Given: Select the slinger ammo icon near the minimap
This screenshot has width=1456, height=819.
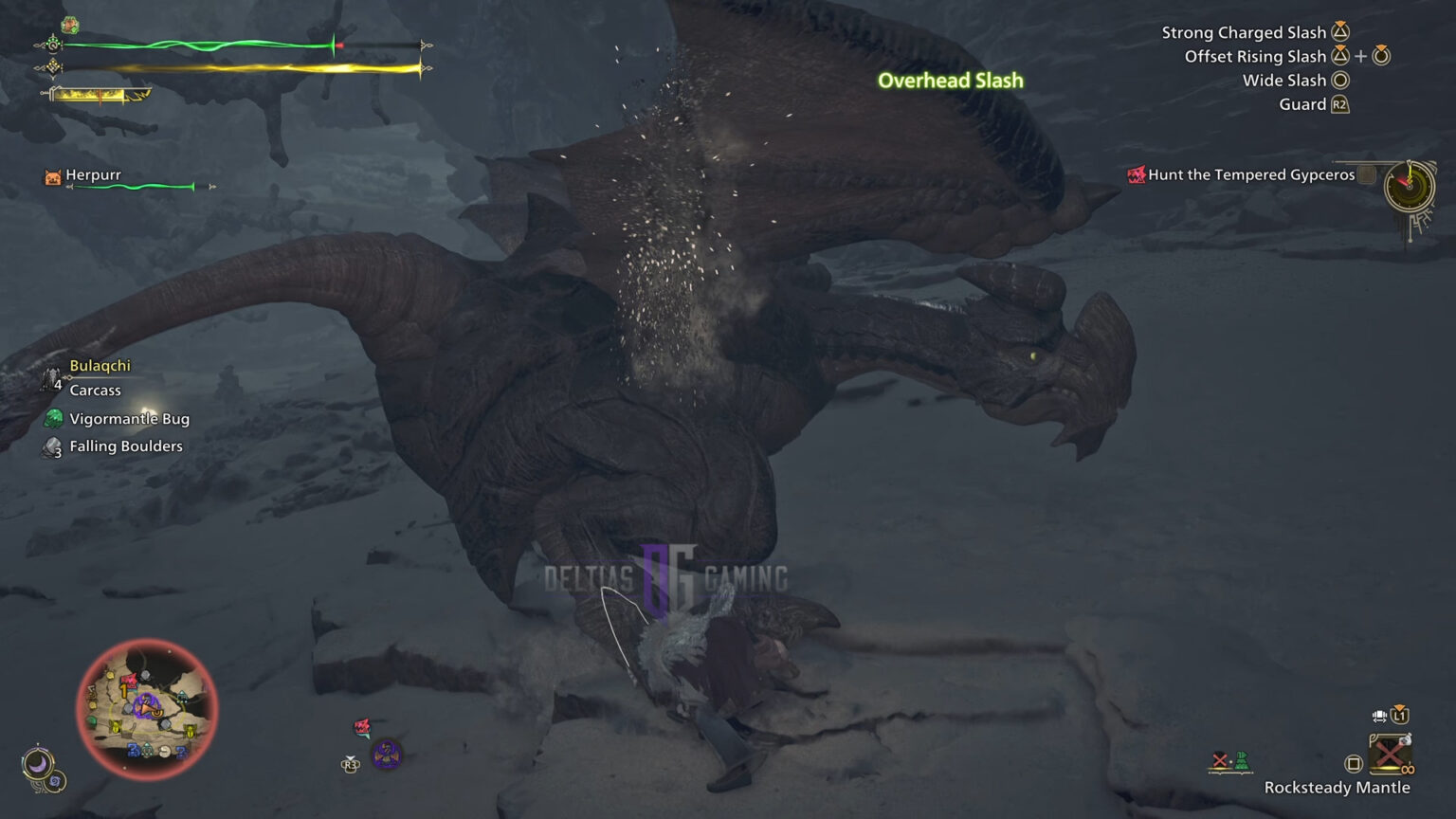Looking at the screenshot, I should (362, 727).
